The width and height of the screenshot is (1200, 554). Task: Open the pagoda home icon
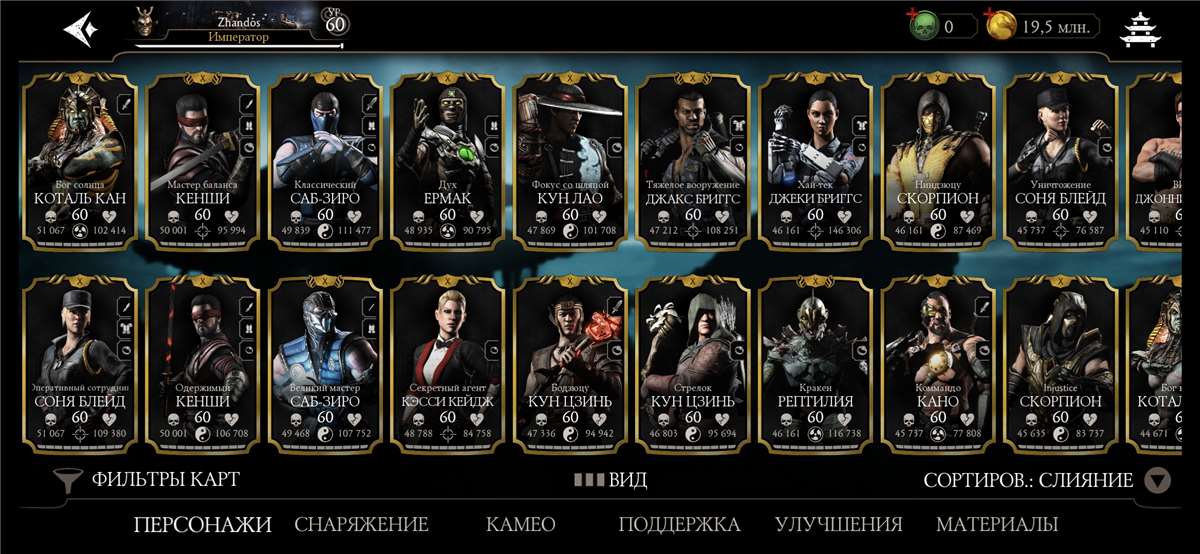[1140, 30]
